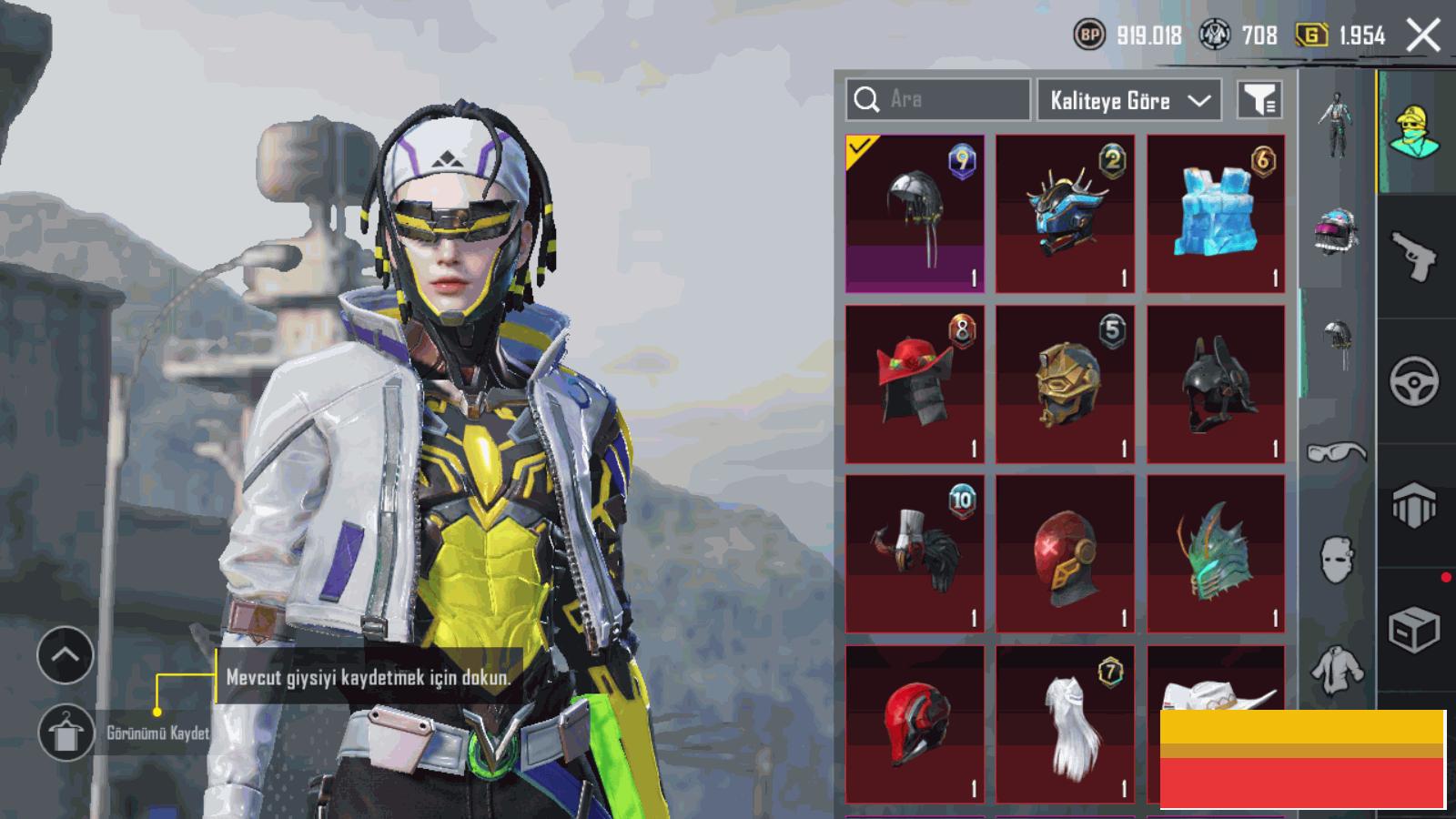Image resolution: width=1456 pixels, height=819 pixels.
Task: Pick the green dragon-scale helmet
Action: pyautogui.click(x=1216, y=552)
